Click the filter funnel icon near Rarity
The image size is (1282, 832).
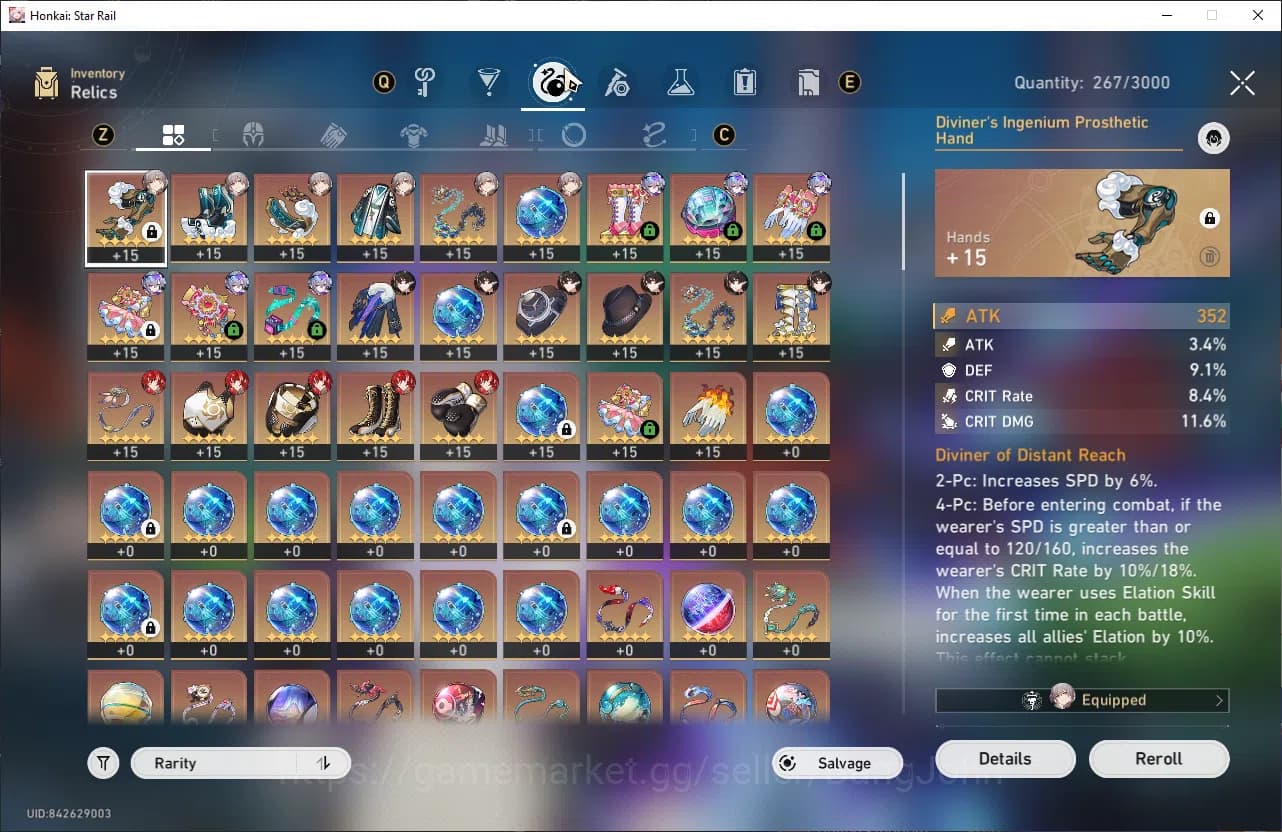103,762
